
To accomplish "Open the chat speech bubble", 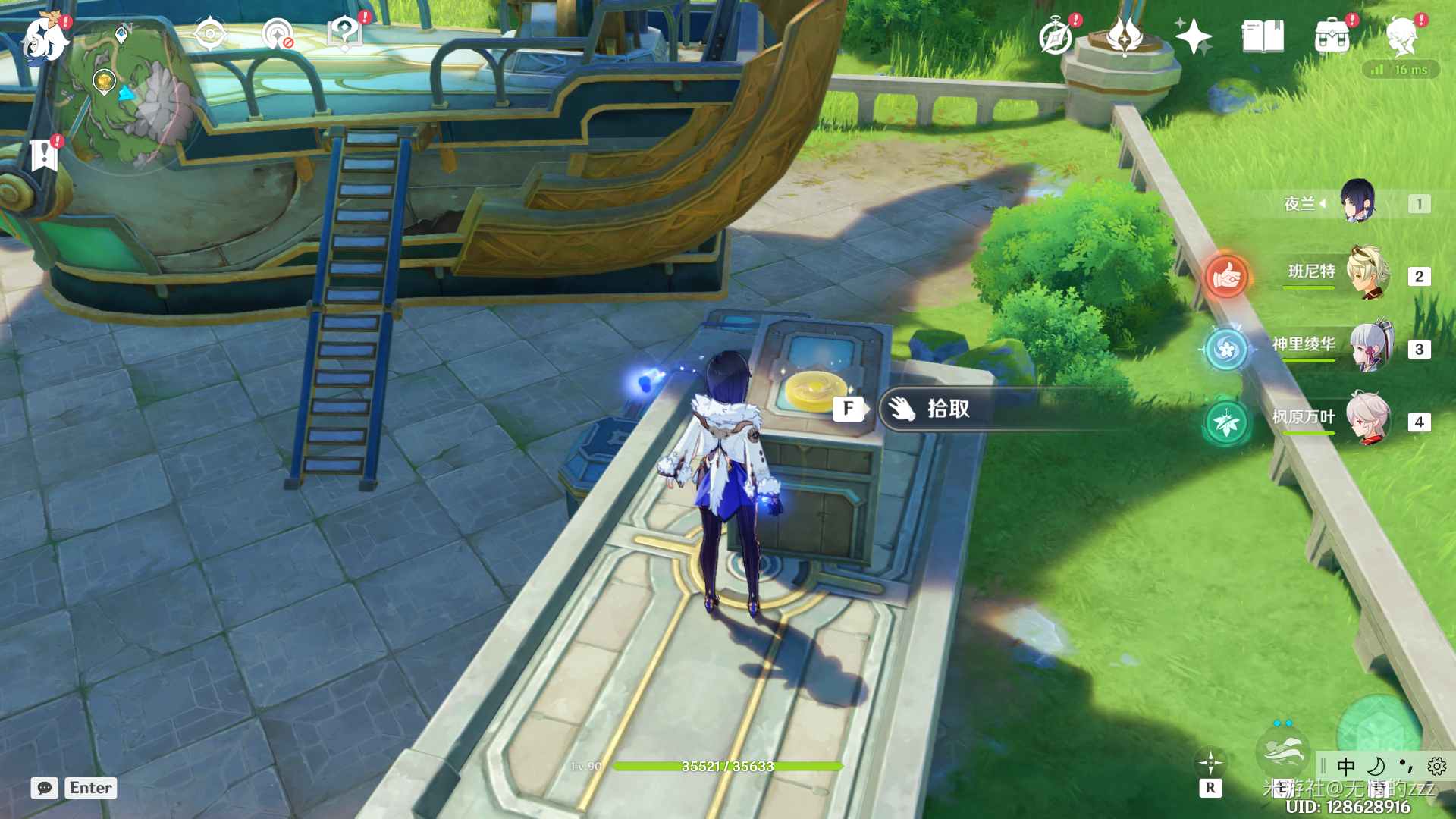I will click(x=45, y=788).
